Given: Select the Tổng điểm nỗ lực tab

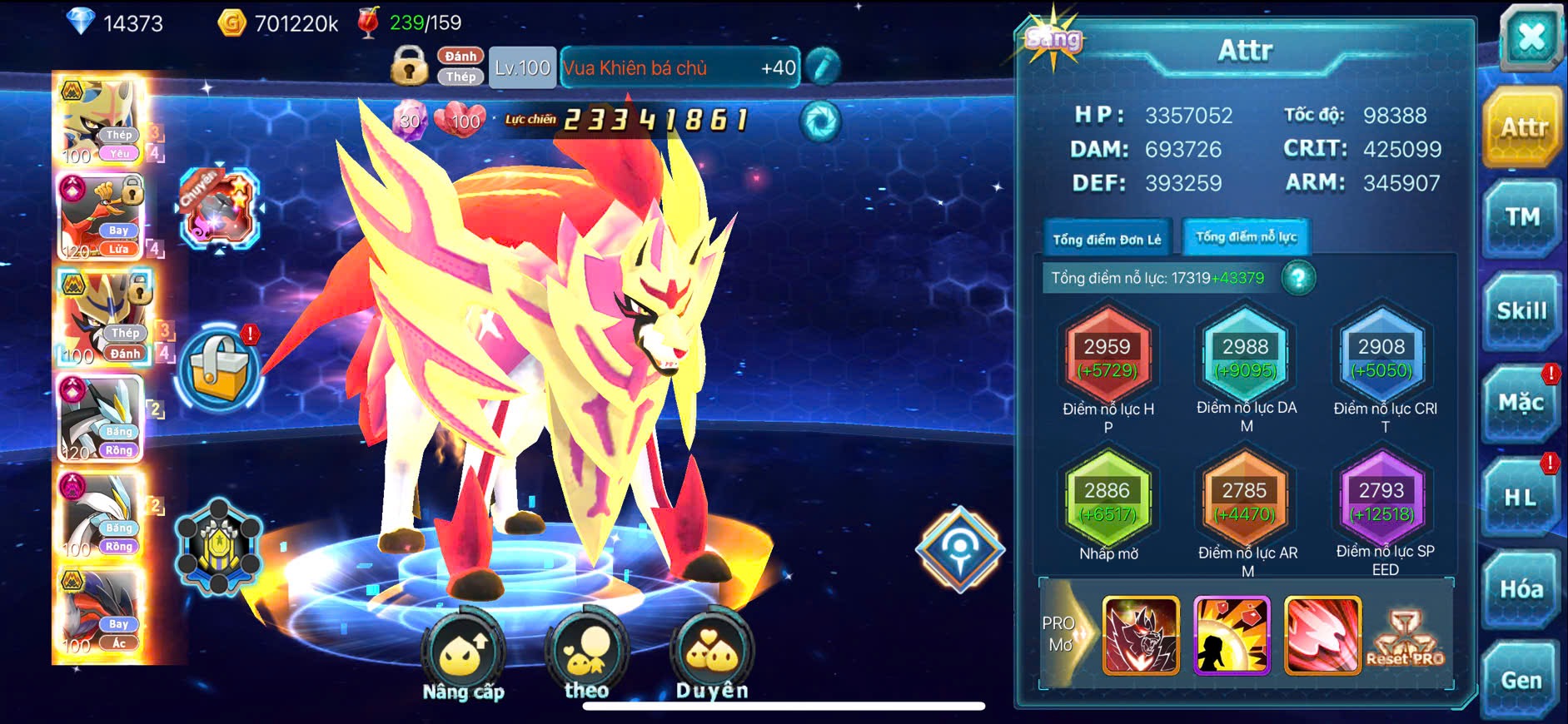Looking at the screenshot, I should pyautogui.click(x=1246, y=237).
